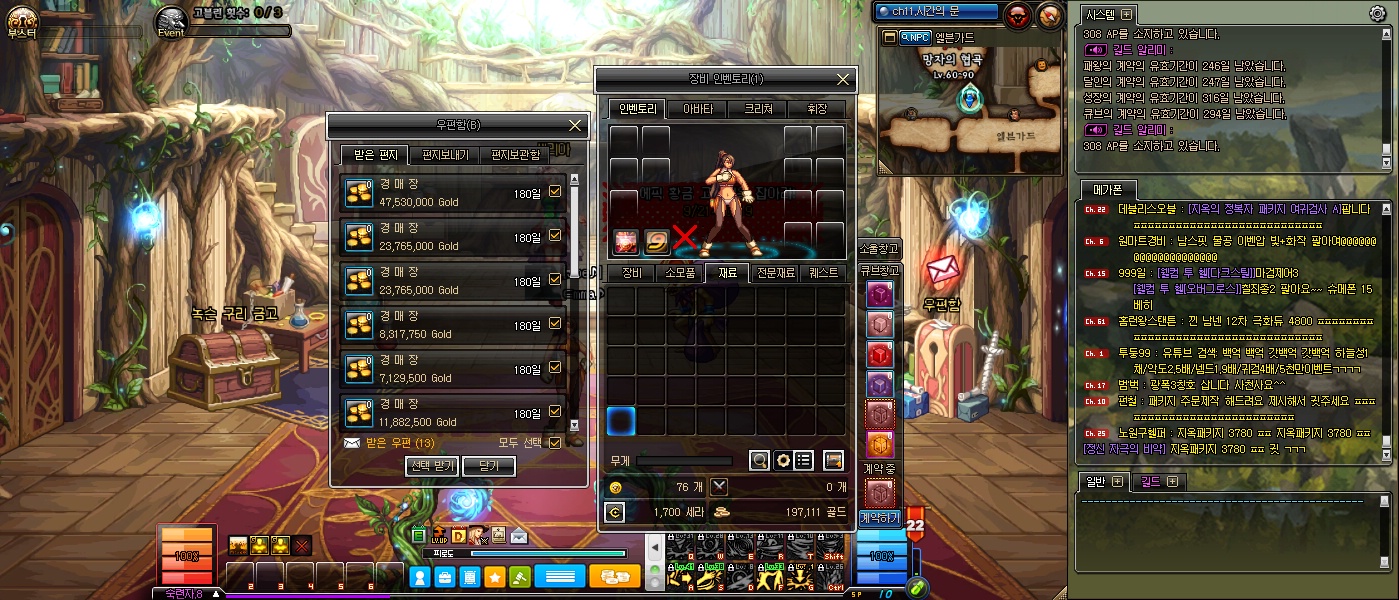Switch to the 길드 chat tab
Viewport: 1399px width, 600px height.
pos(1158,482)
